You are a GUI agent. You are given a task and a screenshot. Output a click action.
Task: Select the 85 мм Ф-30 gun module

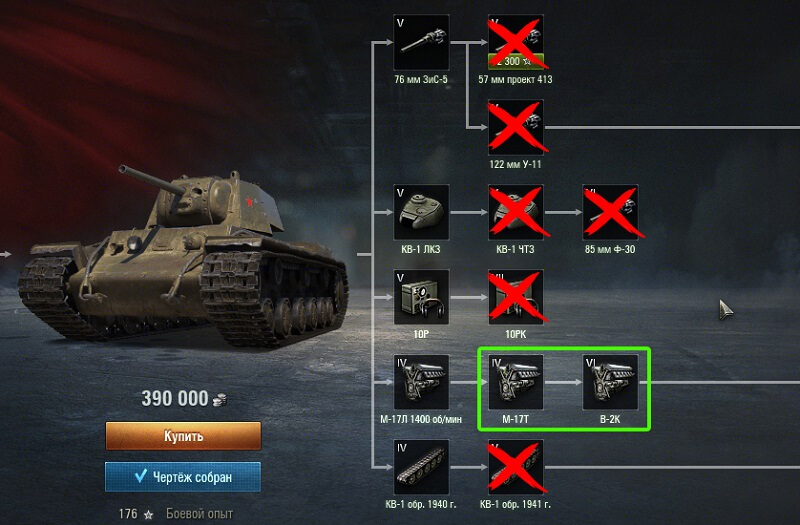point(610,211)
